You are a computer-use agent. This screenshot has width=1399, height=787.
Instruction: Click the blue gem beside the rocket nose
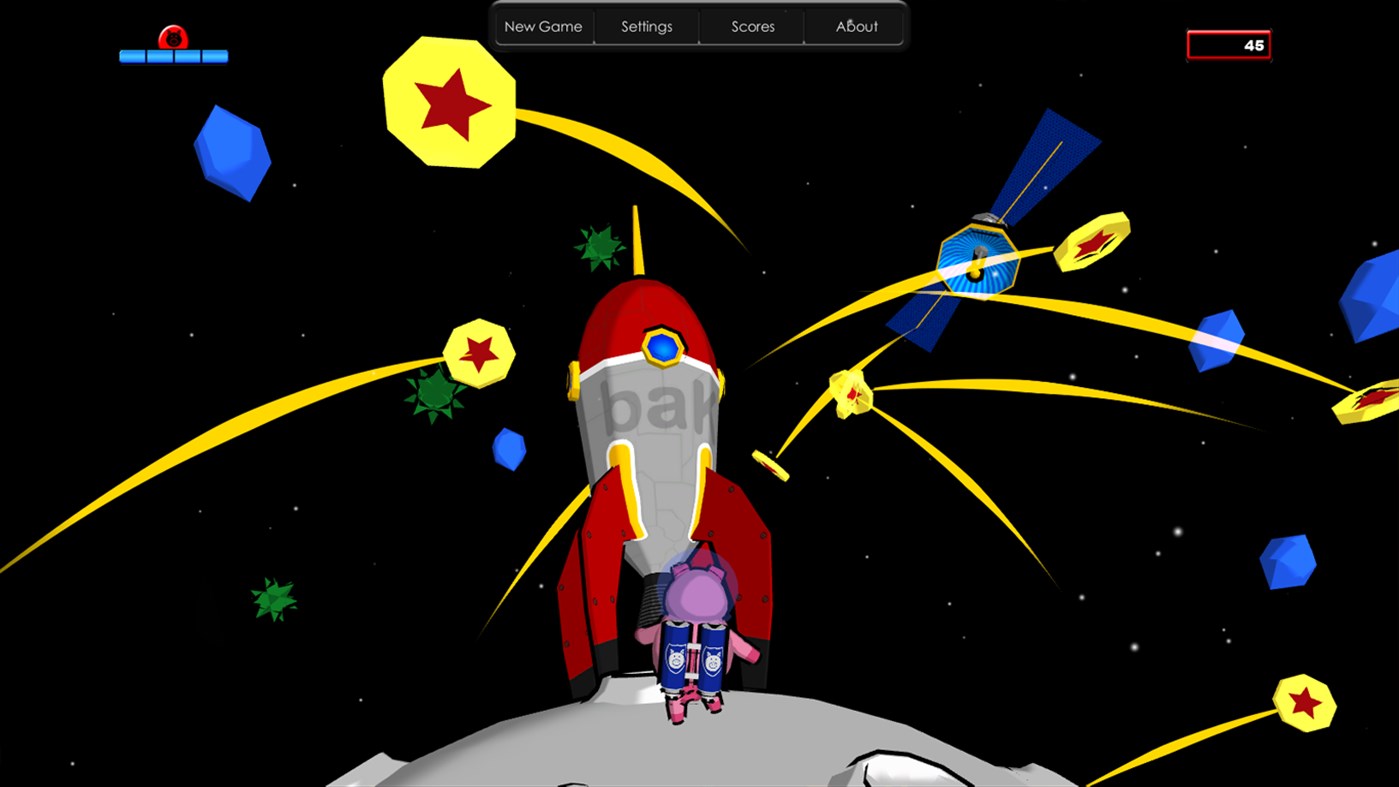click(508, 447)
